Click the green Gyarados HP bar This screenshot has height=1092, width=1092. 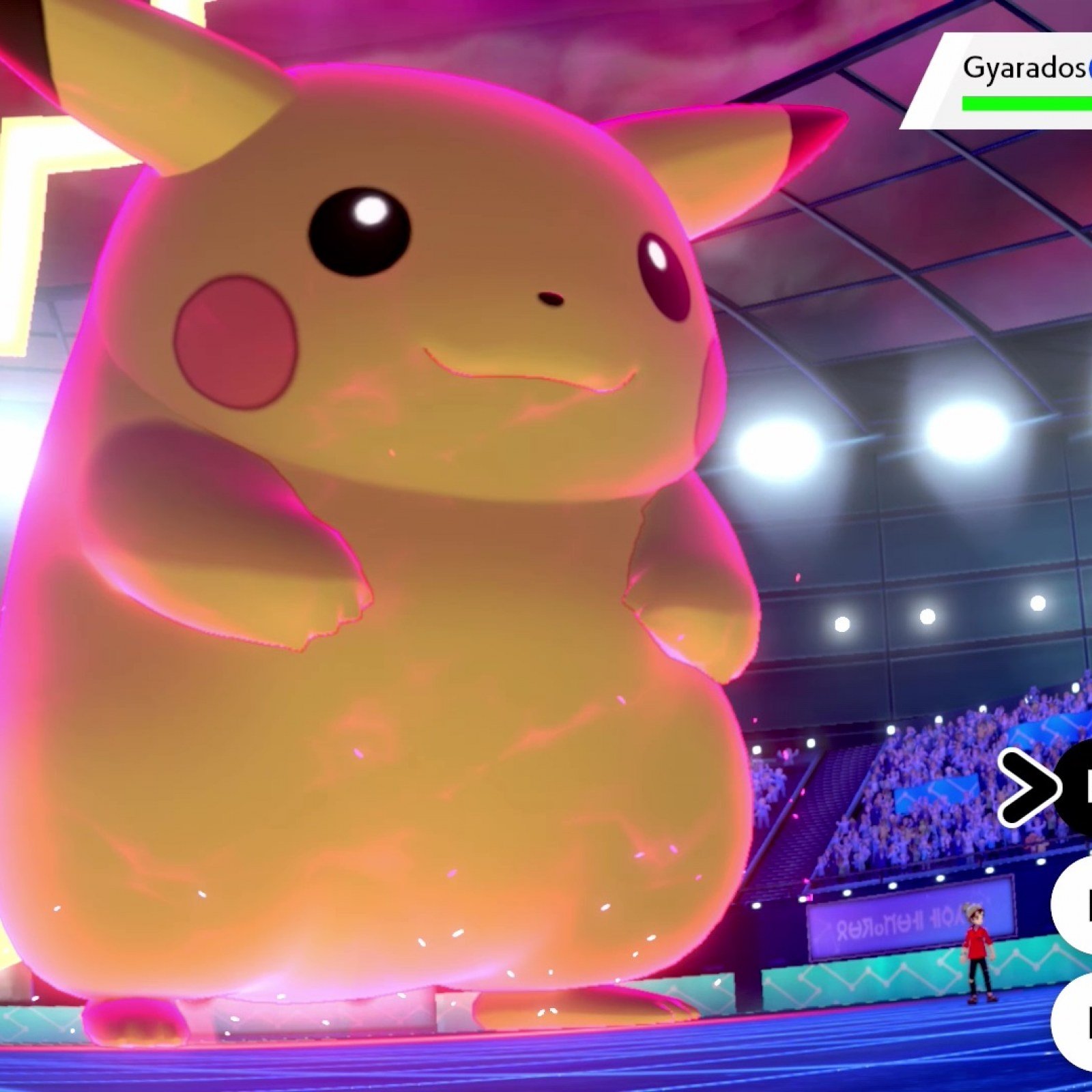(1028, 104)
